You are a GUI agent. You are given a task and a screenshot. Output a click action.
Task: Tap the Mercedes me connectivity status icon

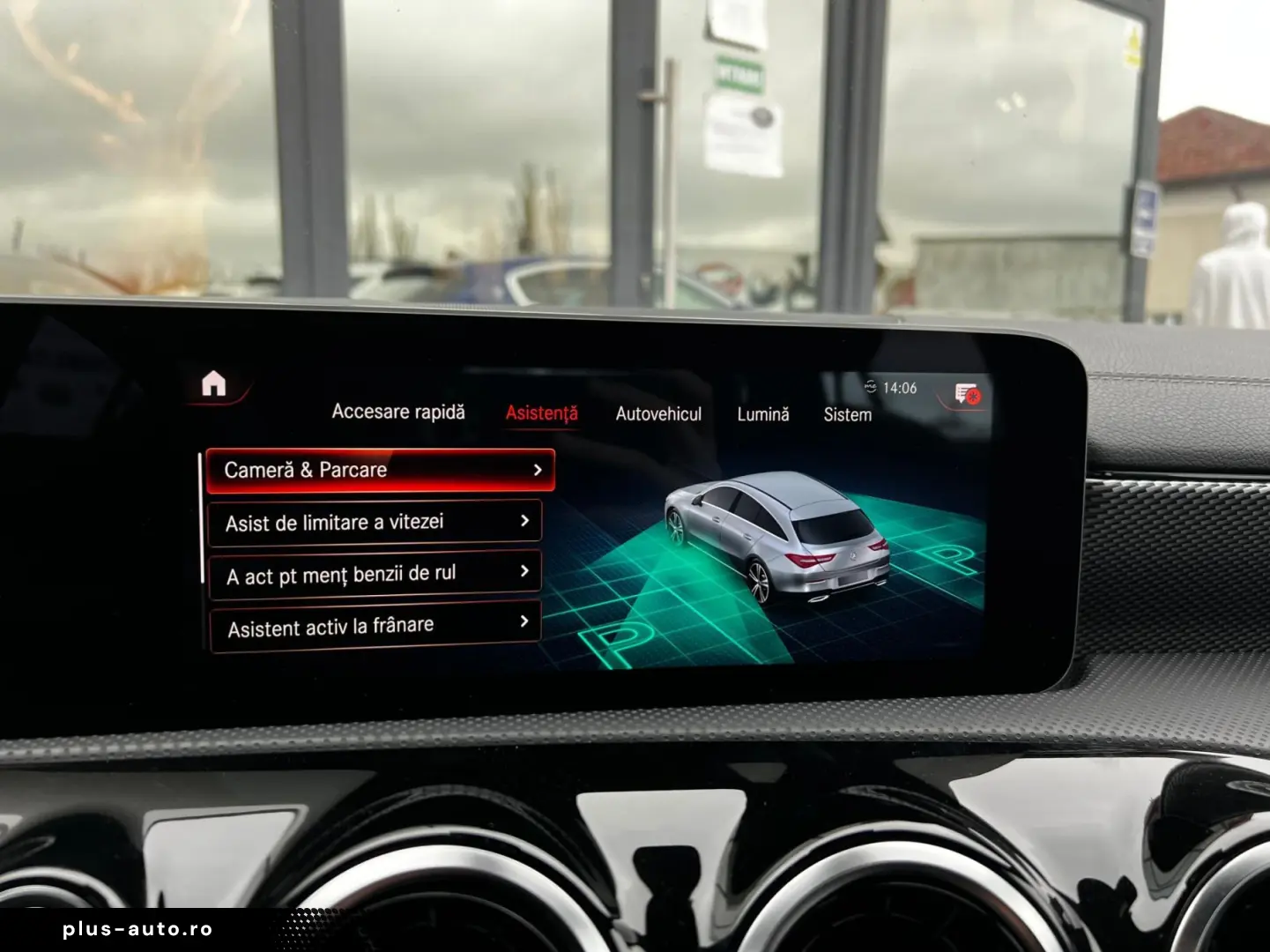pos(871,385)
